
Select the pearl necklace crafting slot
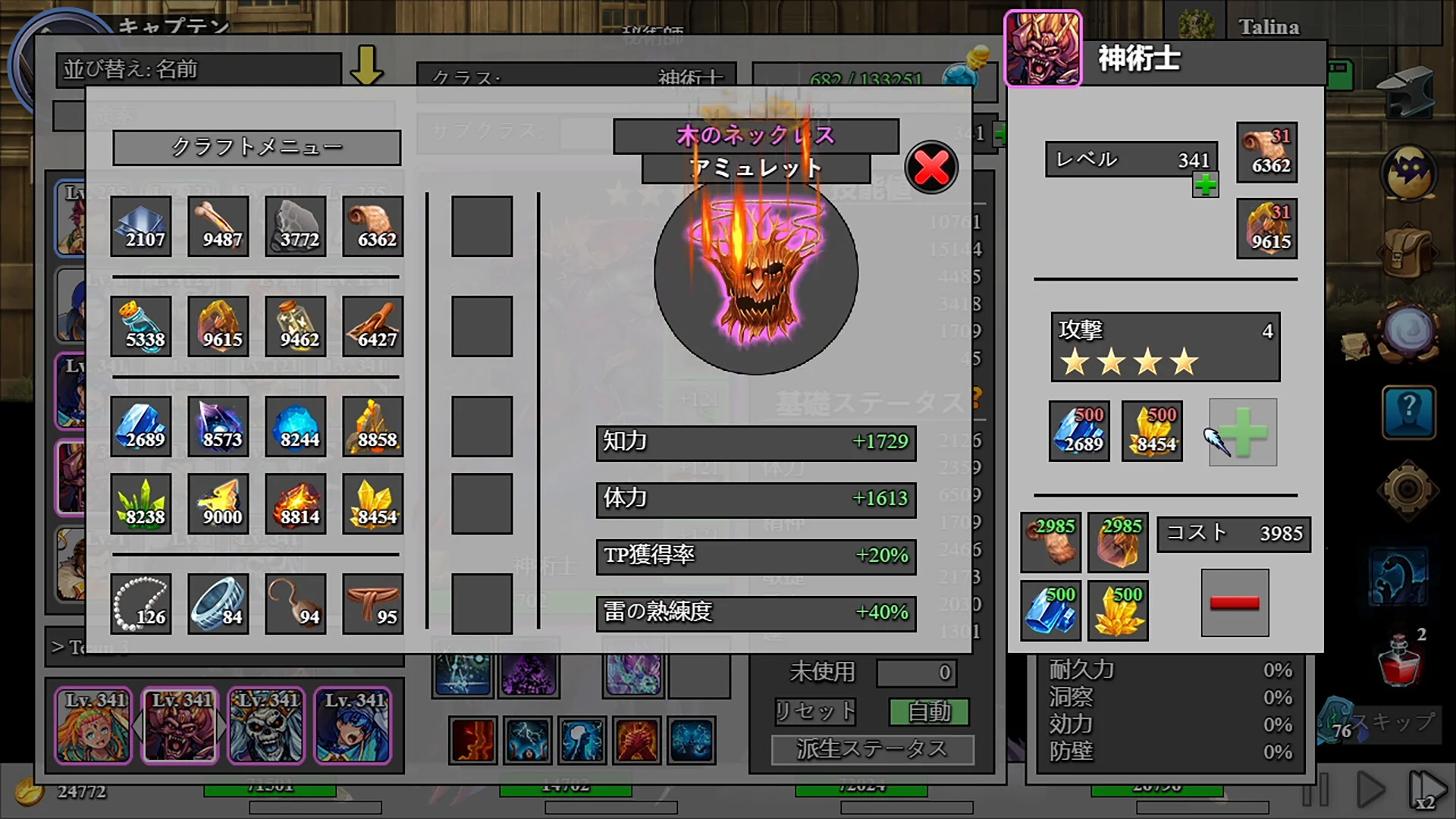click(141, 604)
